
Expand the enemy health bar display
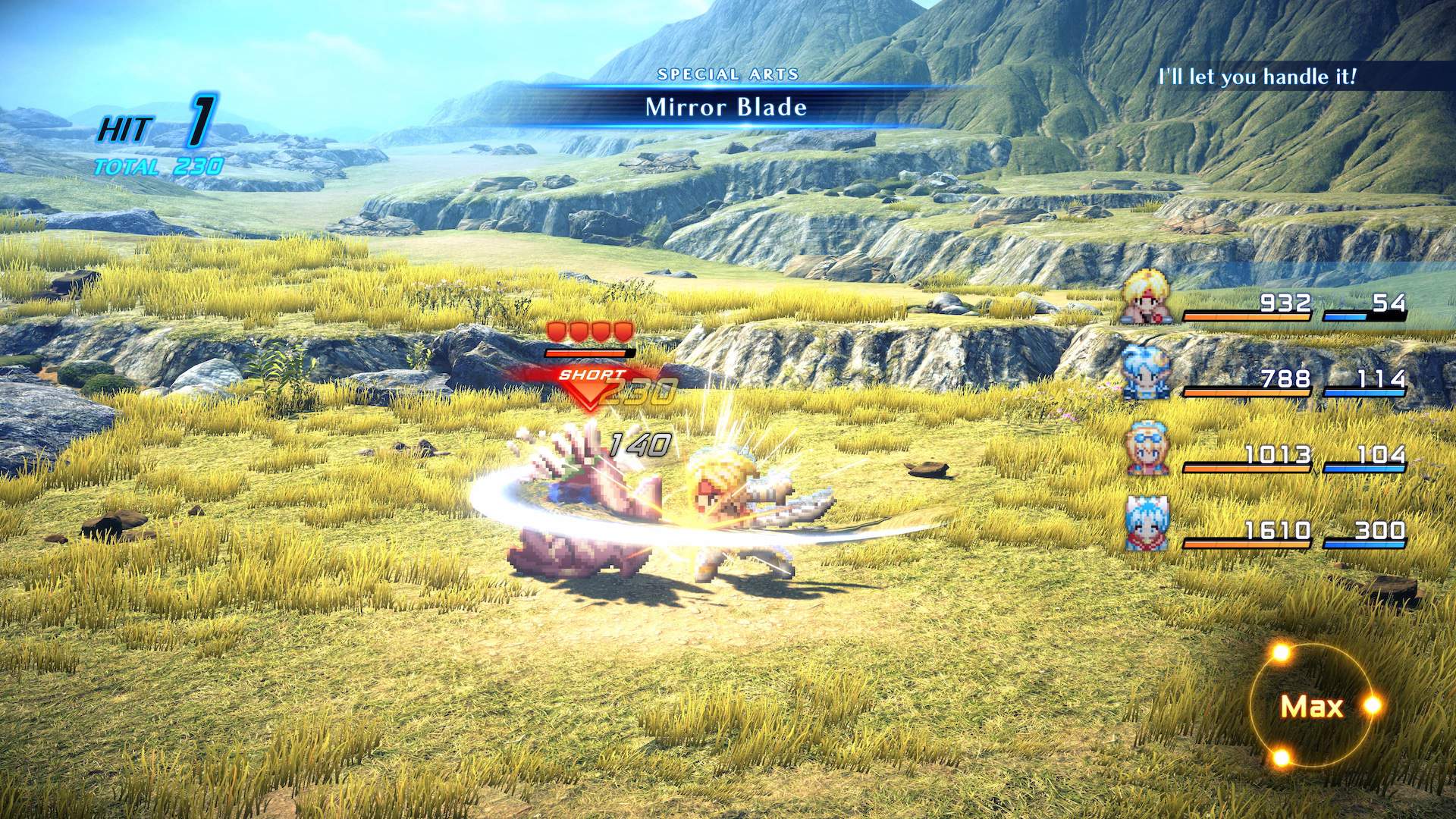point(587,352)
